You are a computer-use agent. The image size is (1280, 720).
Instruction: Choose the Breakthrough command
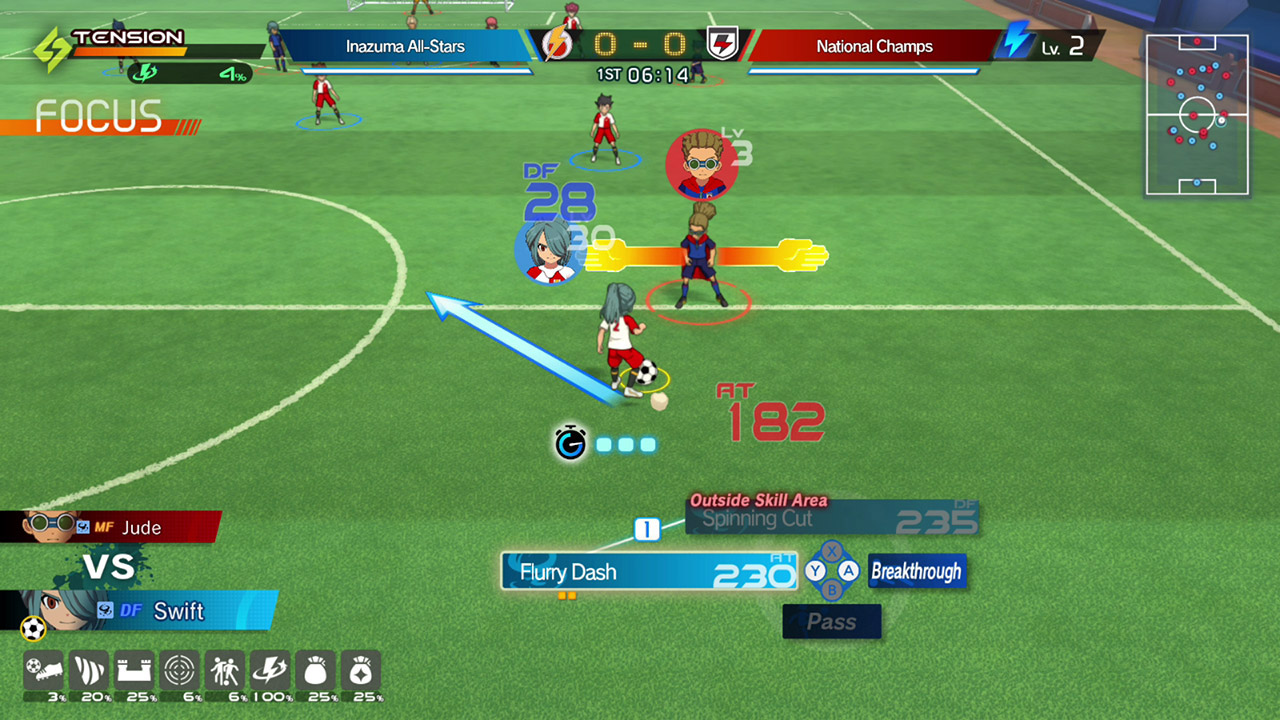pos(916,572)
